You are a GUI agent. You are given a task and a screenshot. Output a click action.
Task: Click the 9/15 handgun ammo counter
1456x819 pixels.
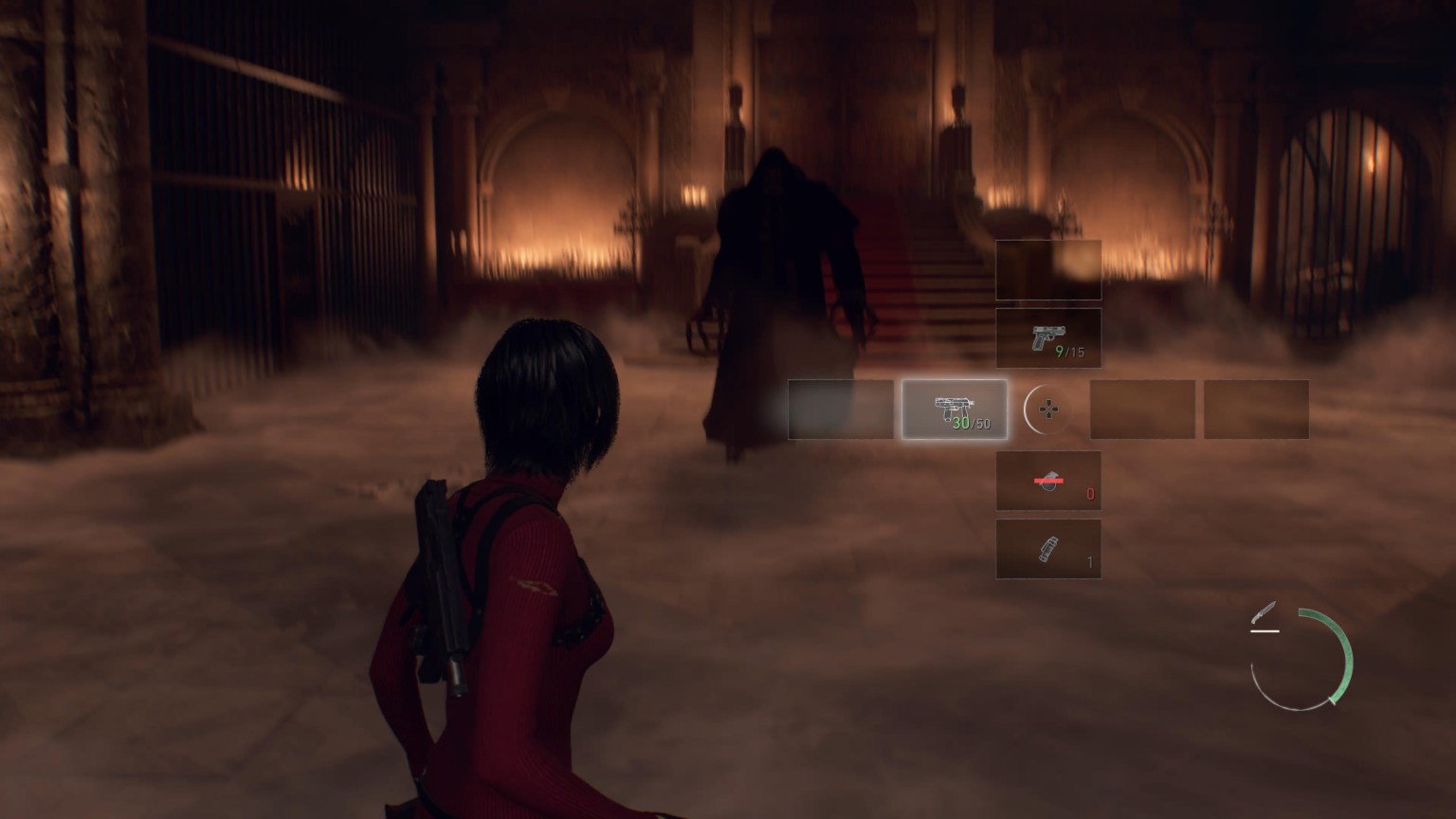pos(1067,354)
